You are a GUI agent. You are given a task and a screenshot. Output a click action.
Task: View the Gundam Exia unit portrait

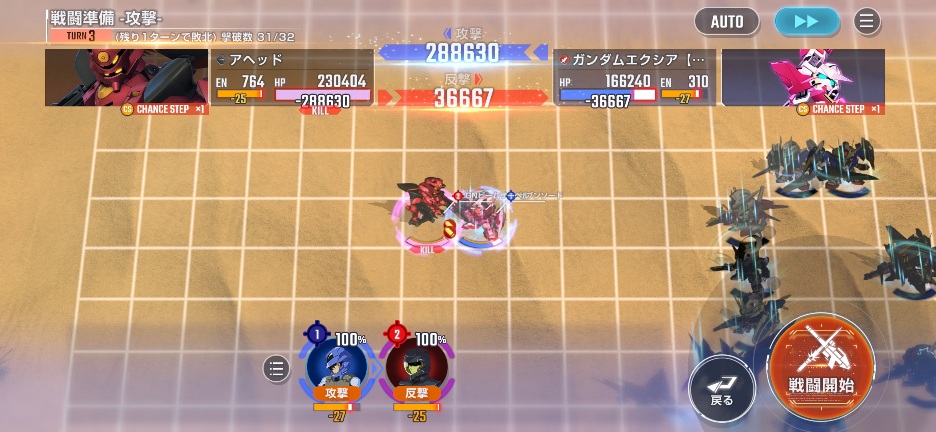(803, 78)
